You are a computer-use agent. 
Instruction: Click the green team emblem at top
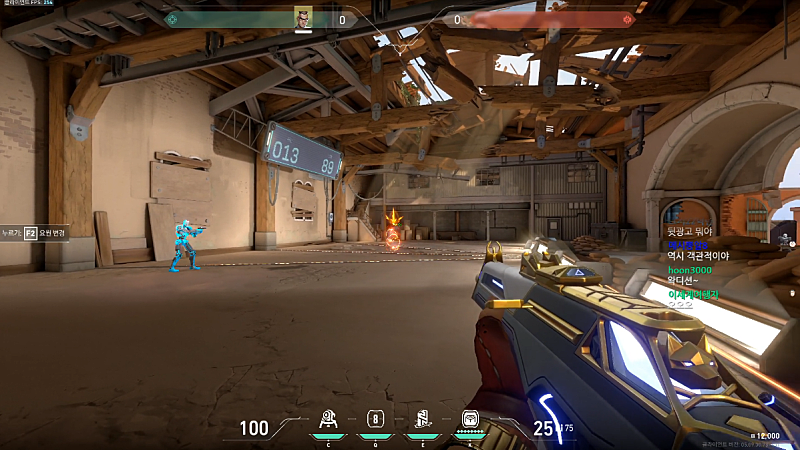pyautogui.click(x=171, y=18)
